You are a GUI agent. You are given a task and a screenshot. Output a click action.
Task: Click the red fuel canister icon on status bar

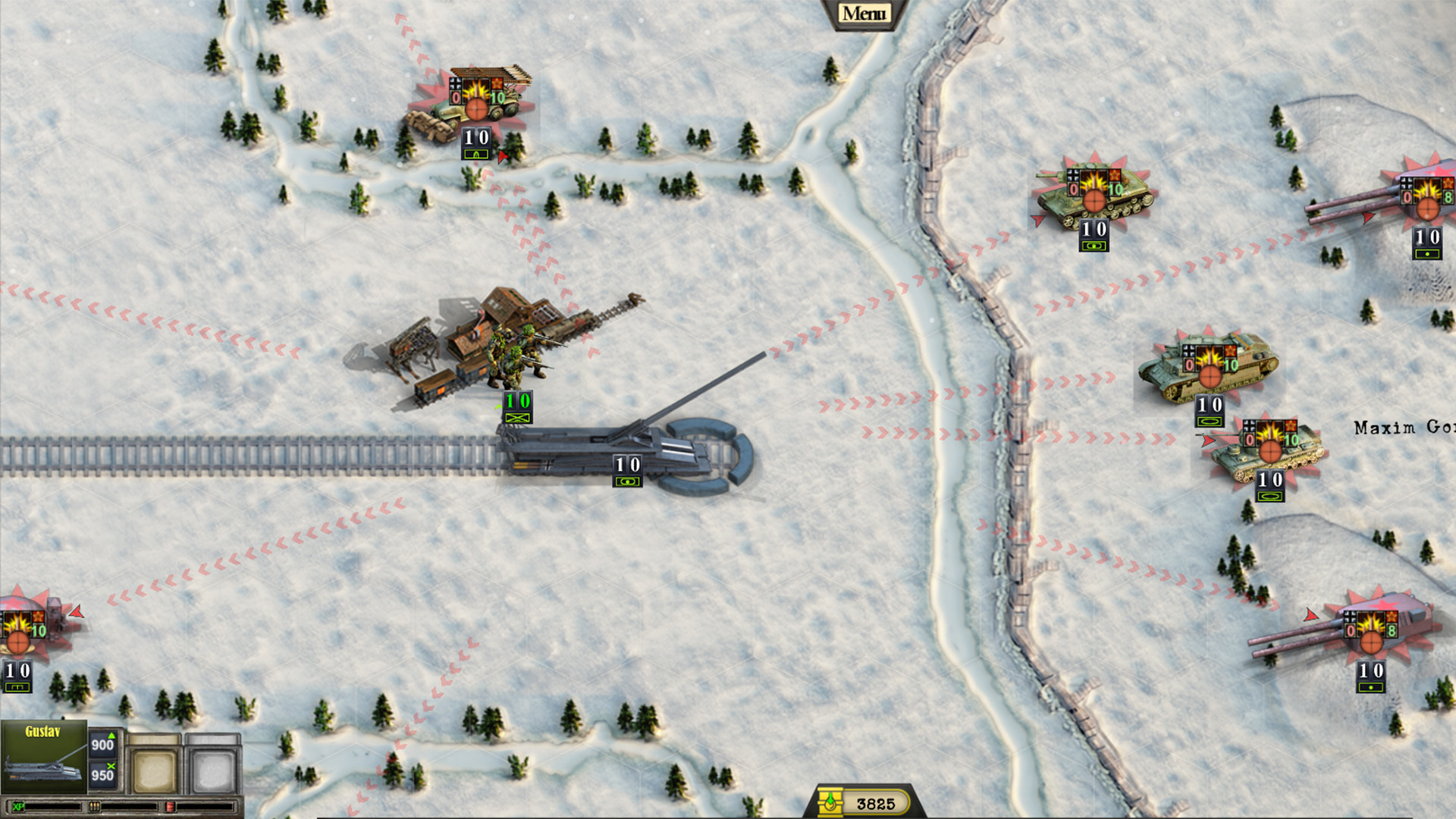(170, 806)
